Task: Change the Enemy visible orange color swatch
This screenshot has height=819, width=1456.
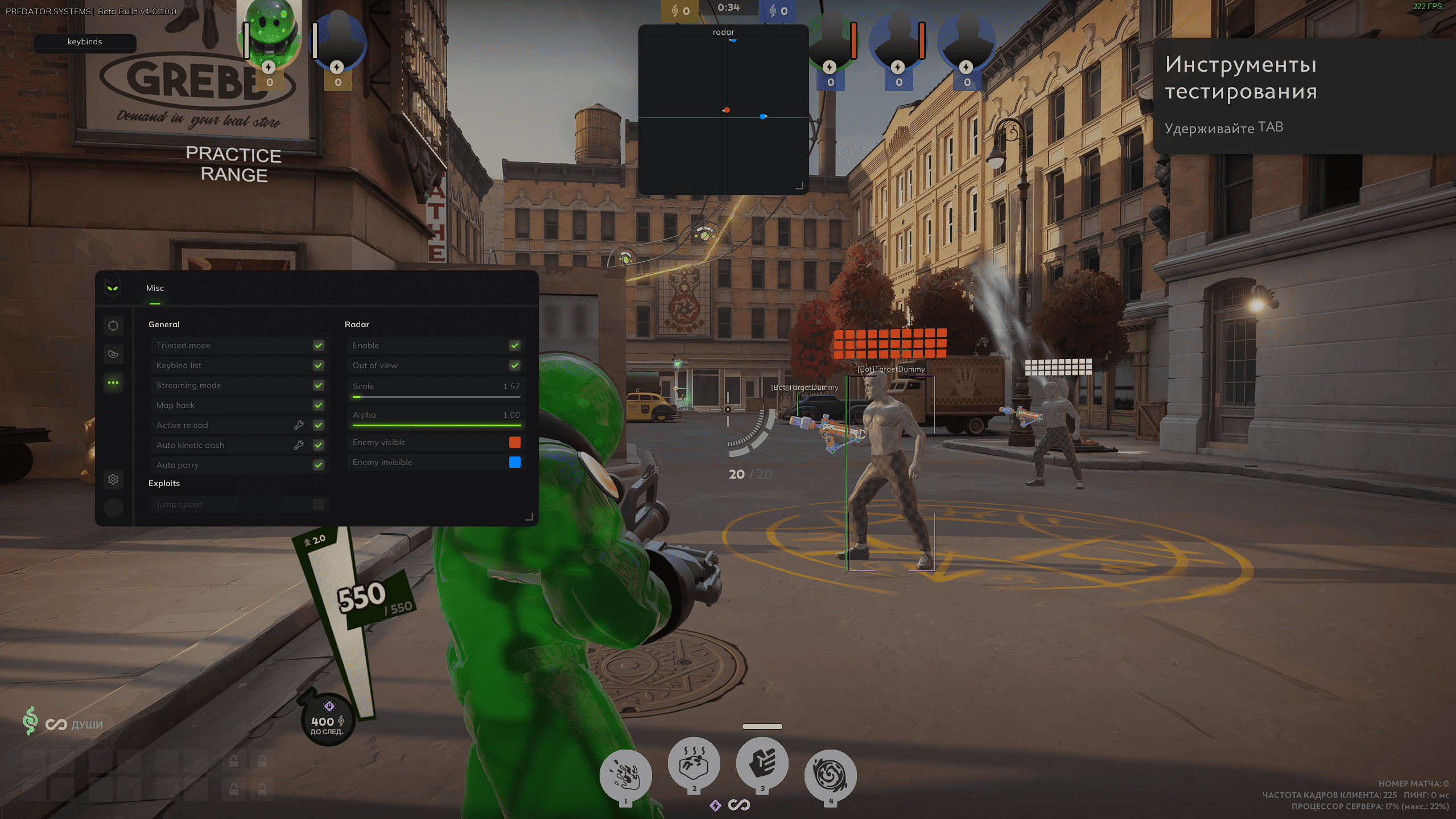Action: pos(515,442)
